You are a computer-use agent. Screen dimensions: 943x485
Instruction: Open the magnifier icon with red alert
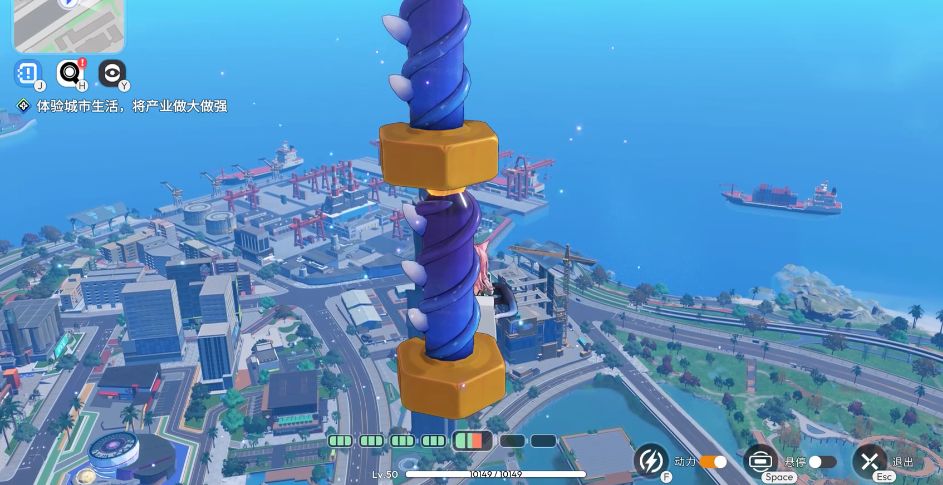[70, 73]
